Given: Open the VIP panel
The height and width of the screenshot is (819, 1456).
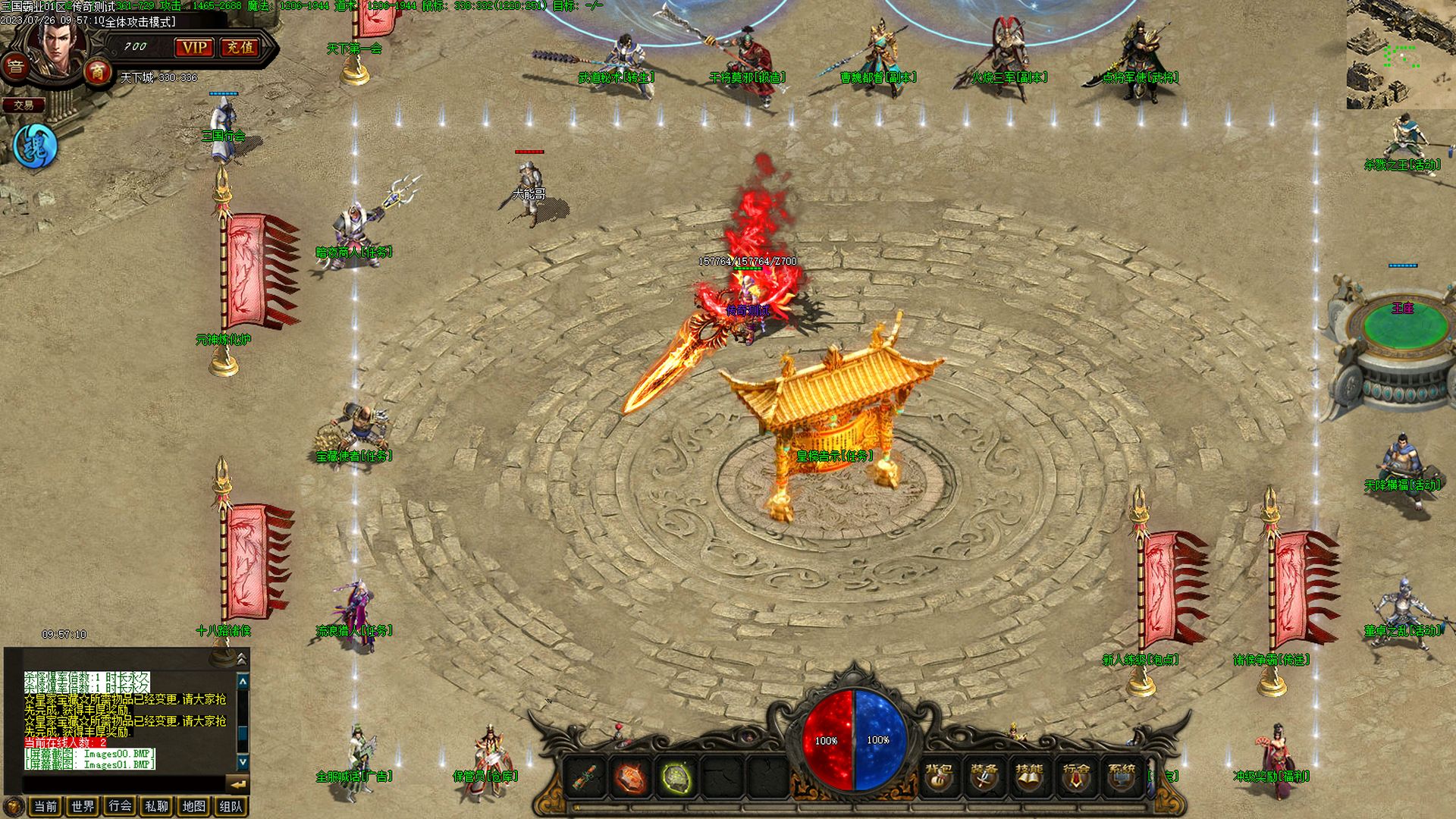Looking at the screenshot, I should (x=194, y=48).
